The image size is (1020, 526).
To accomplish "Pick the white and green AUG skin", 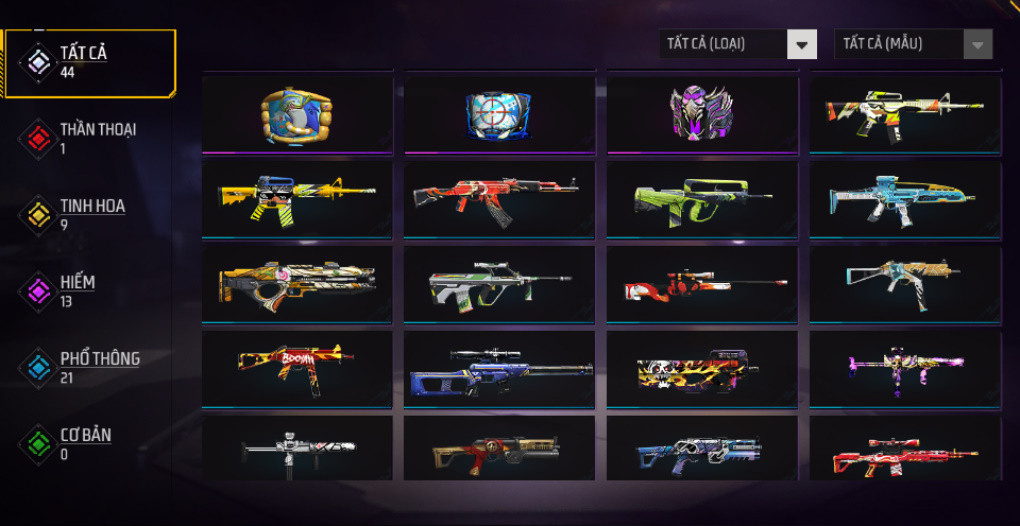I will point(499,284).
